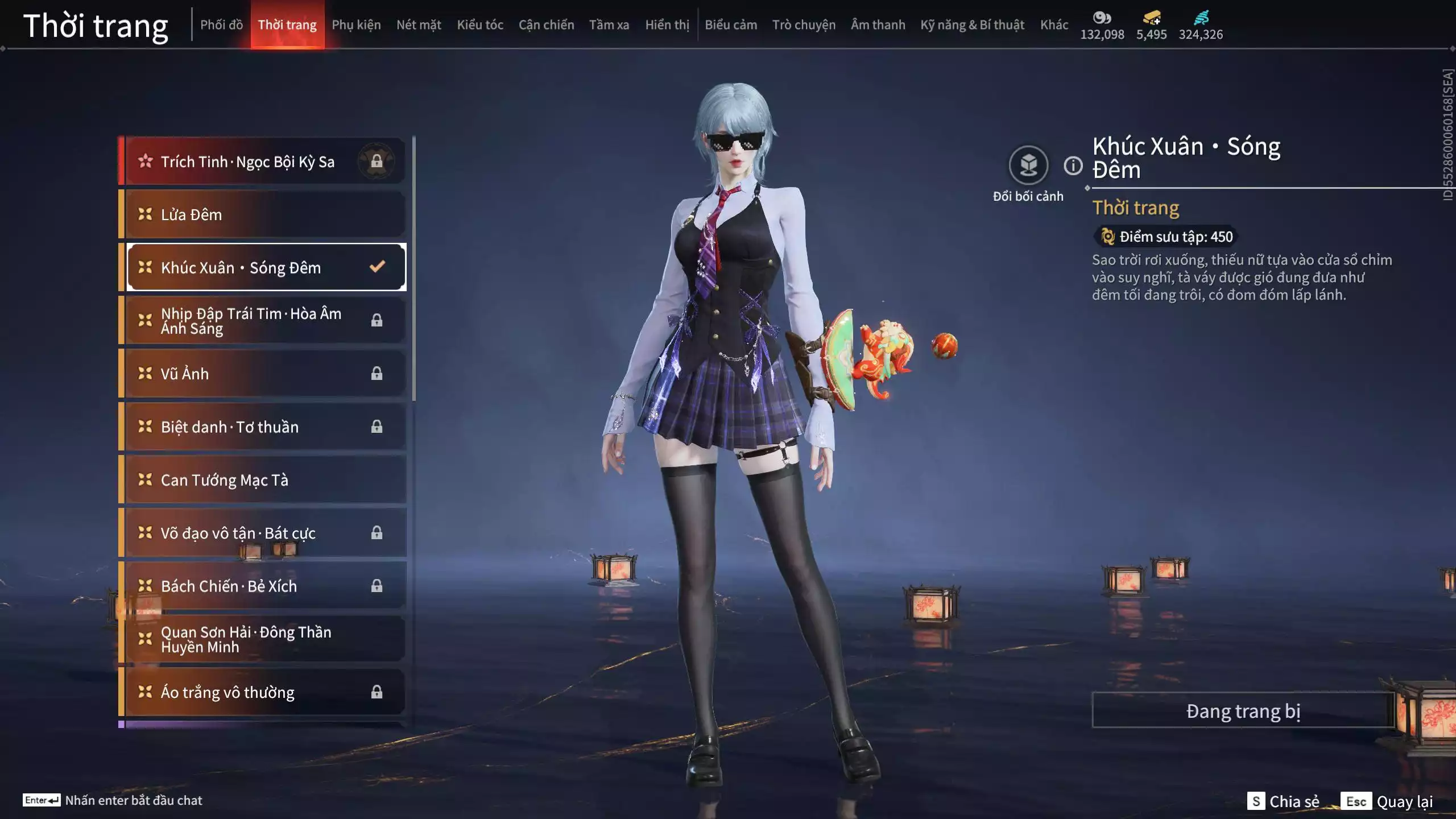Screen dimensions: 1456x819
Task: Choose Quan Sơn Hải Đông Thần Huyền Minh
Action: coord(264,639)
